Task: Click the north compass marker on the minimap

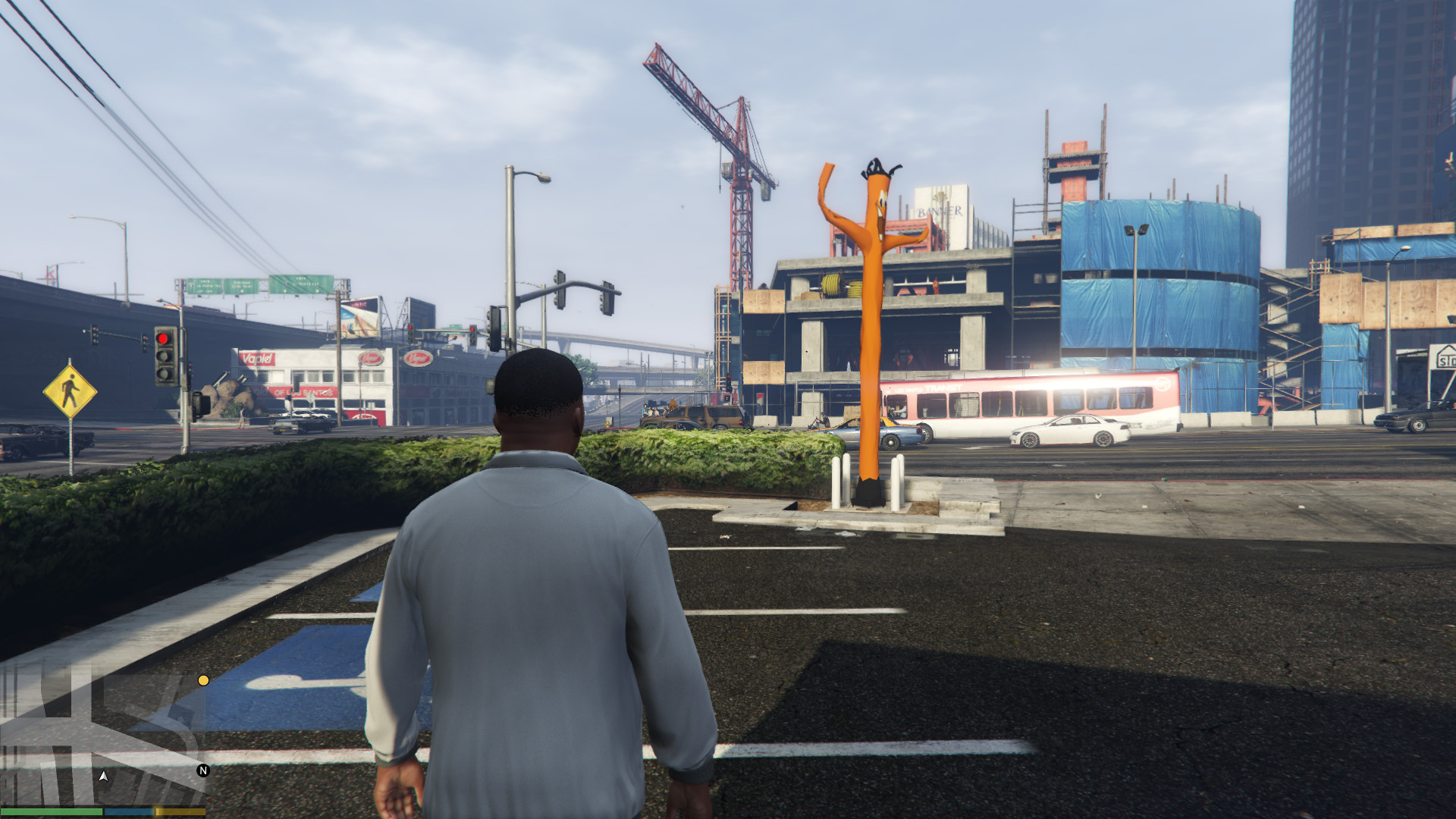Action: pos(202,770)
